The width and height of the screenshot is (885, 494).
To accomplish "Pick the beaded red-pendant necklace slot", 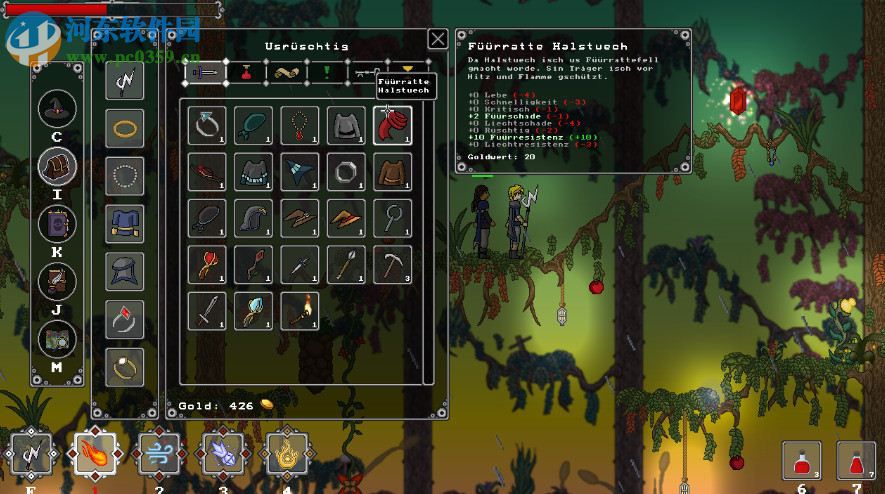I will pos(300,125).
